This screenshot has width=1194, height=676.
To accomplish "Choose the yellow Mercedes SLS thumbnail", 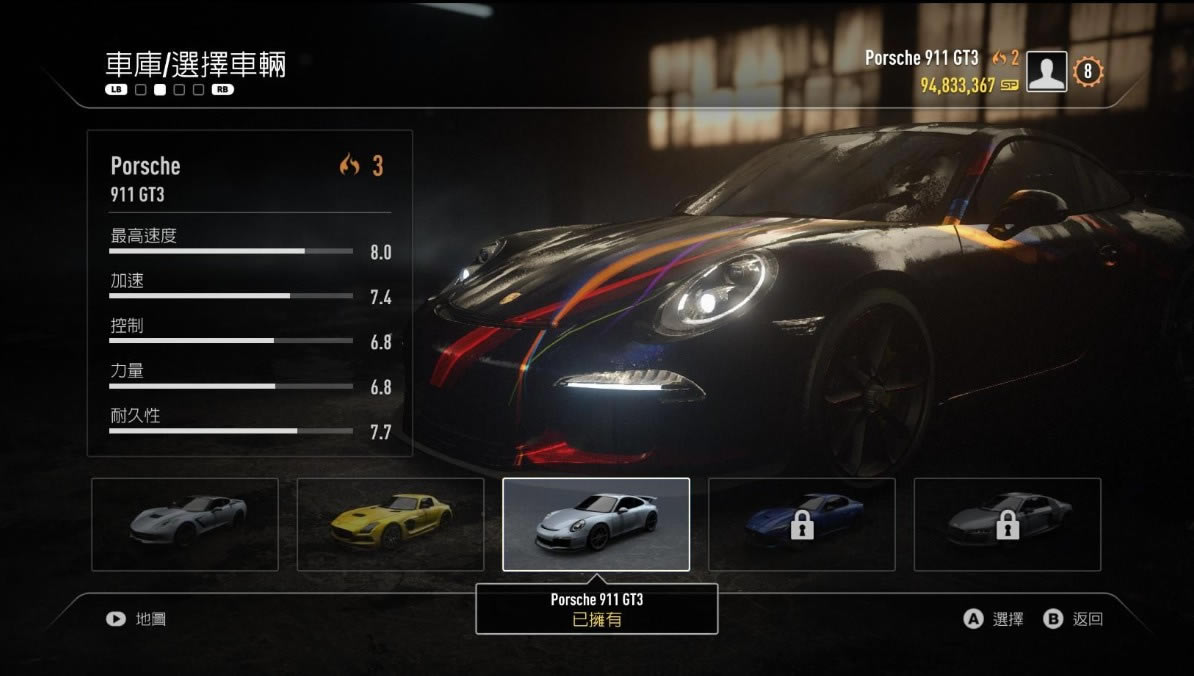I will coord(391,524).
